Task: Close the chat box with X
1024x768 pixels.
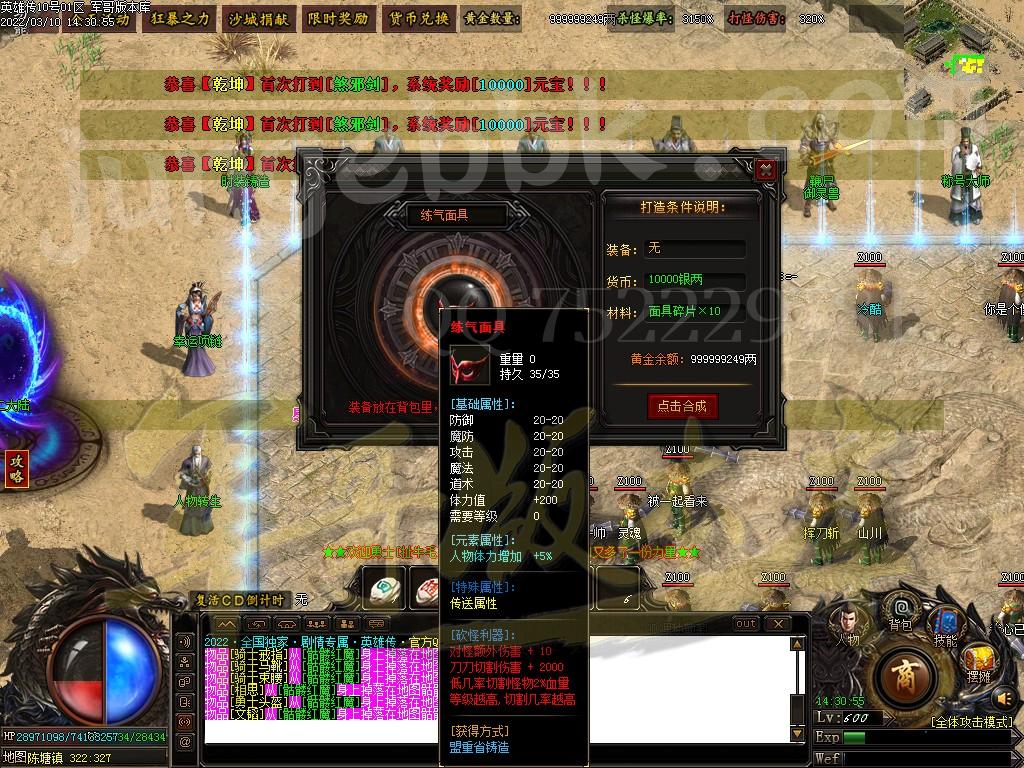Action: pos(777,624)
